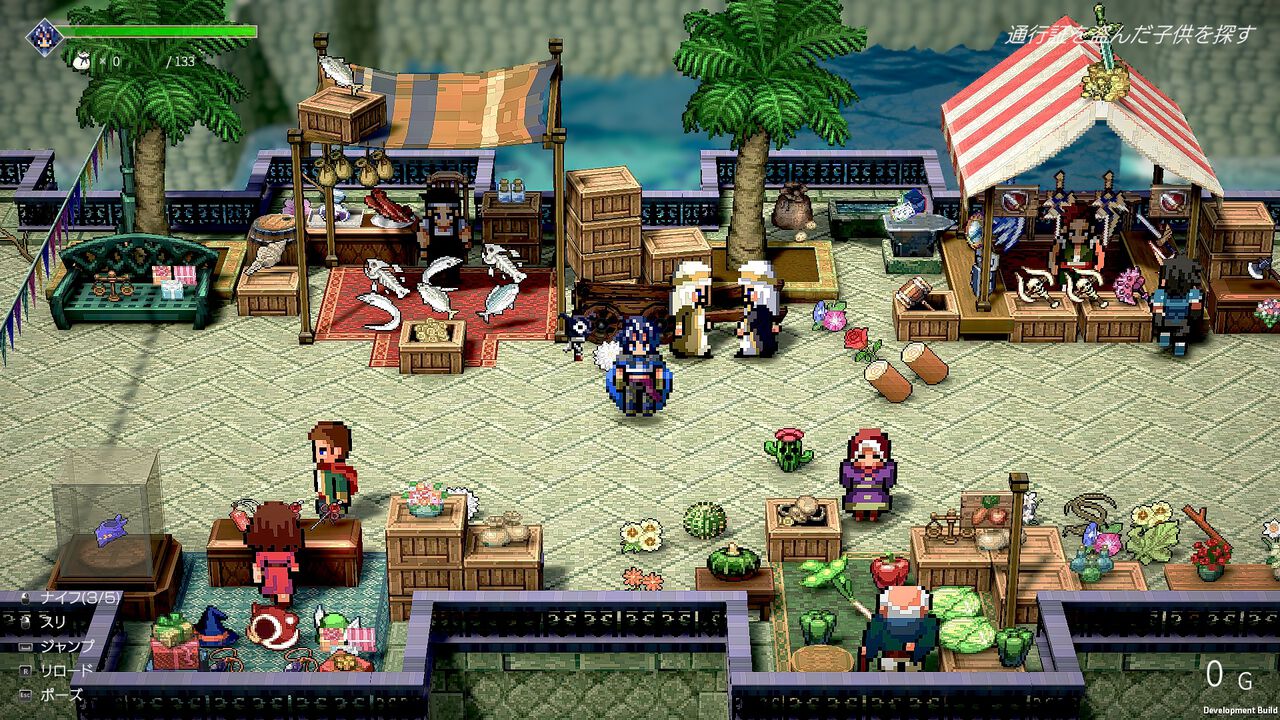Click the Esc key icon beside ポーズ
Viewport: 1280px width, 720px height.
tap(25, 693)
